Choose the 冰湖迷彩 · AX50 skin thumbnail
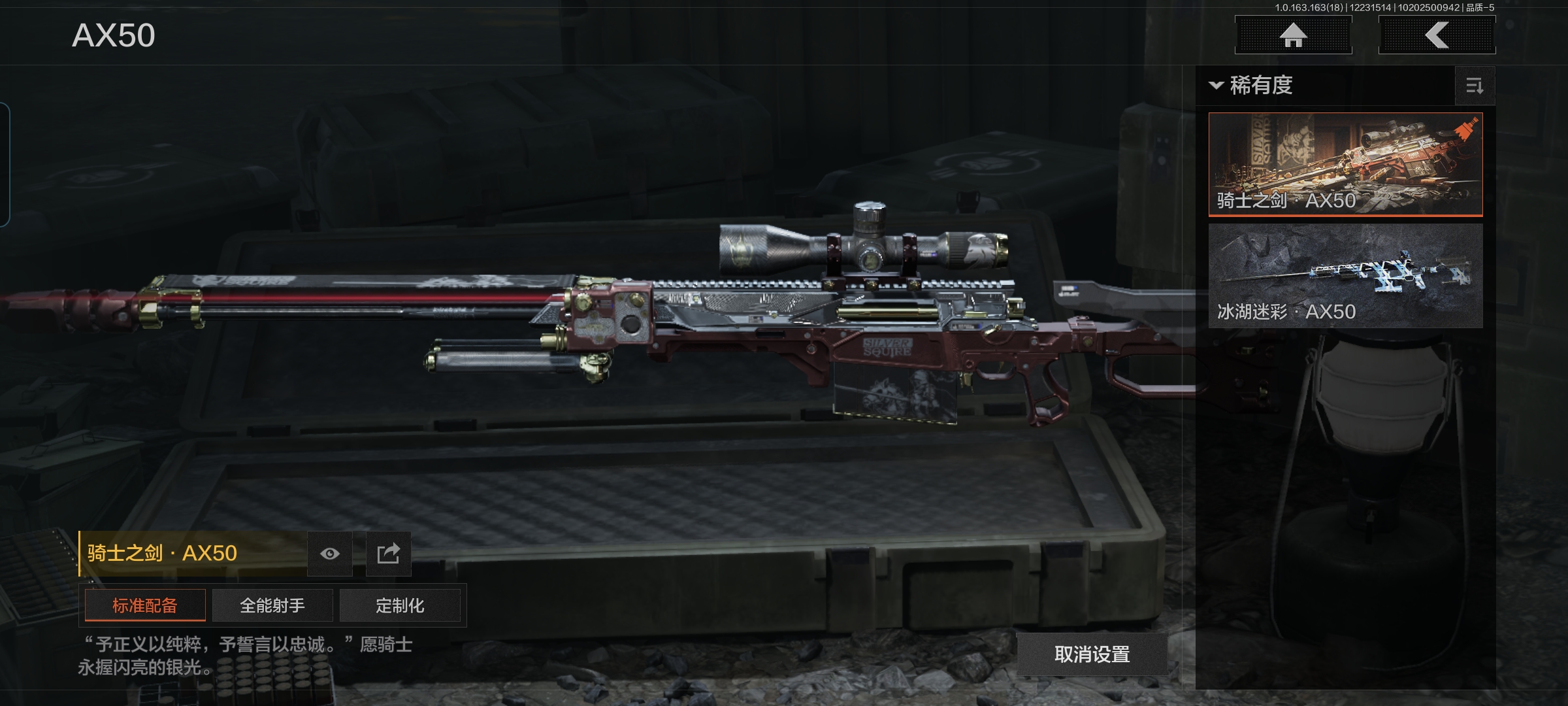1568x706 pixels. click(1345, 276)
